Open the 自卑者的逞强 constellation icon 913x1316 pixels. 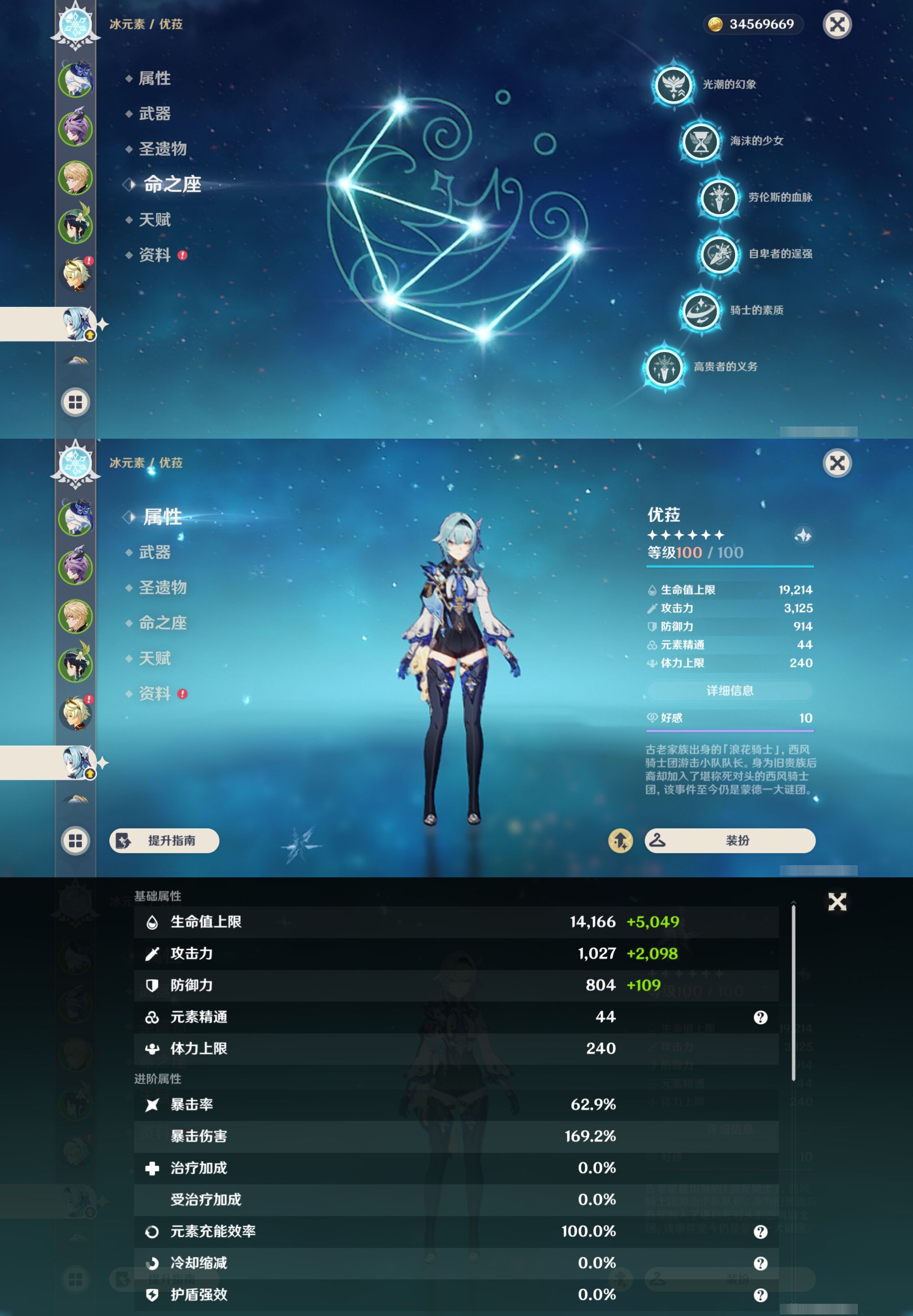click(720, 255)
